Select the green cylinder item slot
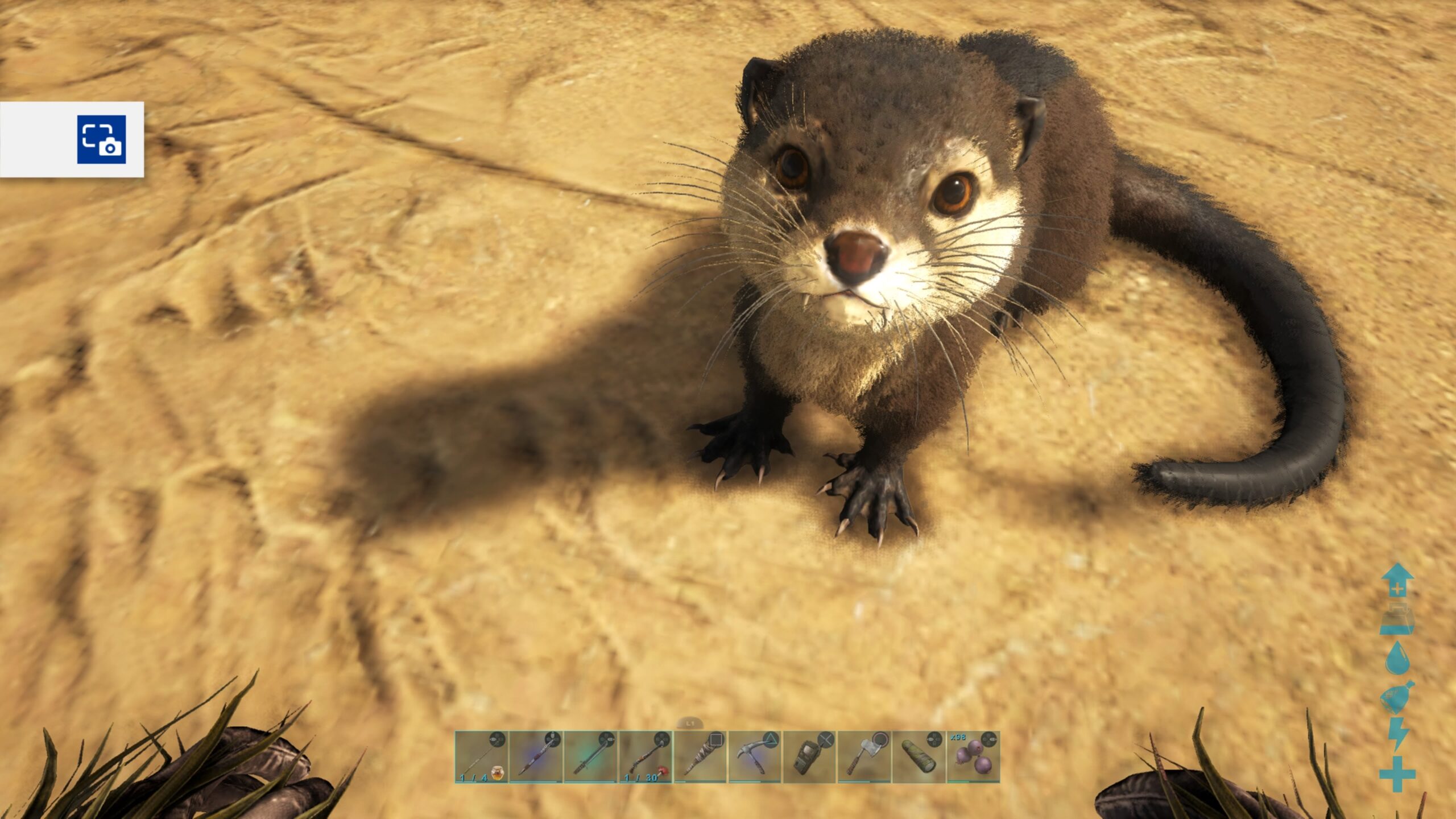This screenshot has height=819, width=1456. [x=919, y=757]
